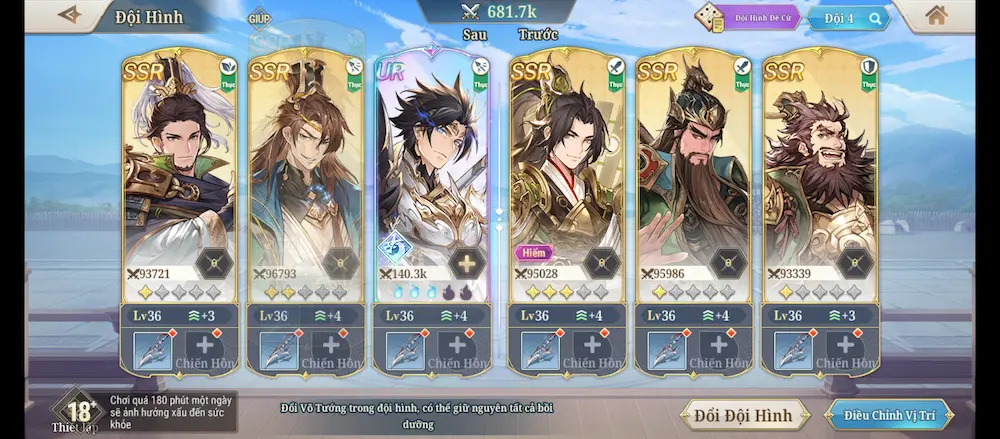This screenshot has height=439, width=1000.
Task: Choose the SSR hero card with 96793 power
Action: (x=306, y=170)
